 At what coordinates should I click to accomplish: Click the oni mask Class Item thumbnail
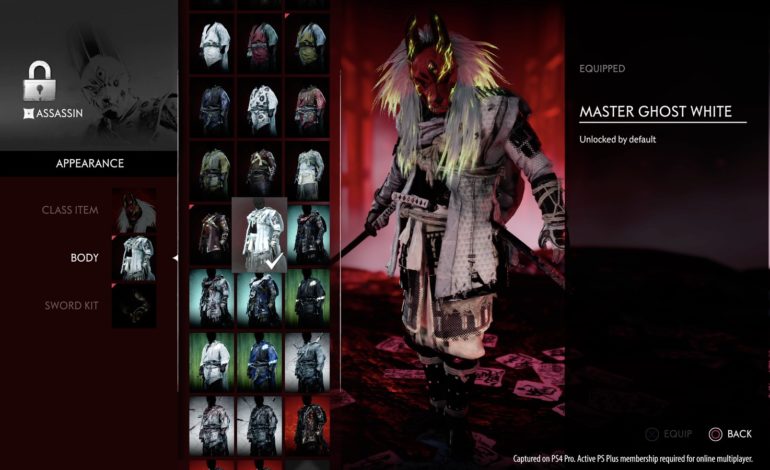coord(134,211)
